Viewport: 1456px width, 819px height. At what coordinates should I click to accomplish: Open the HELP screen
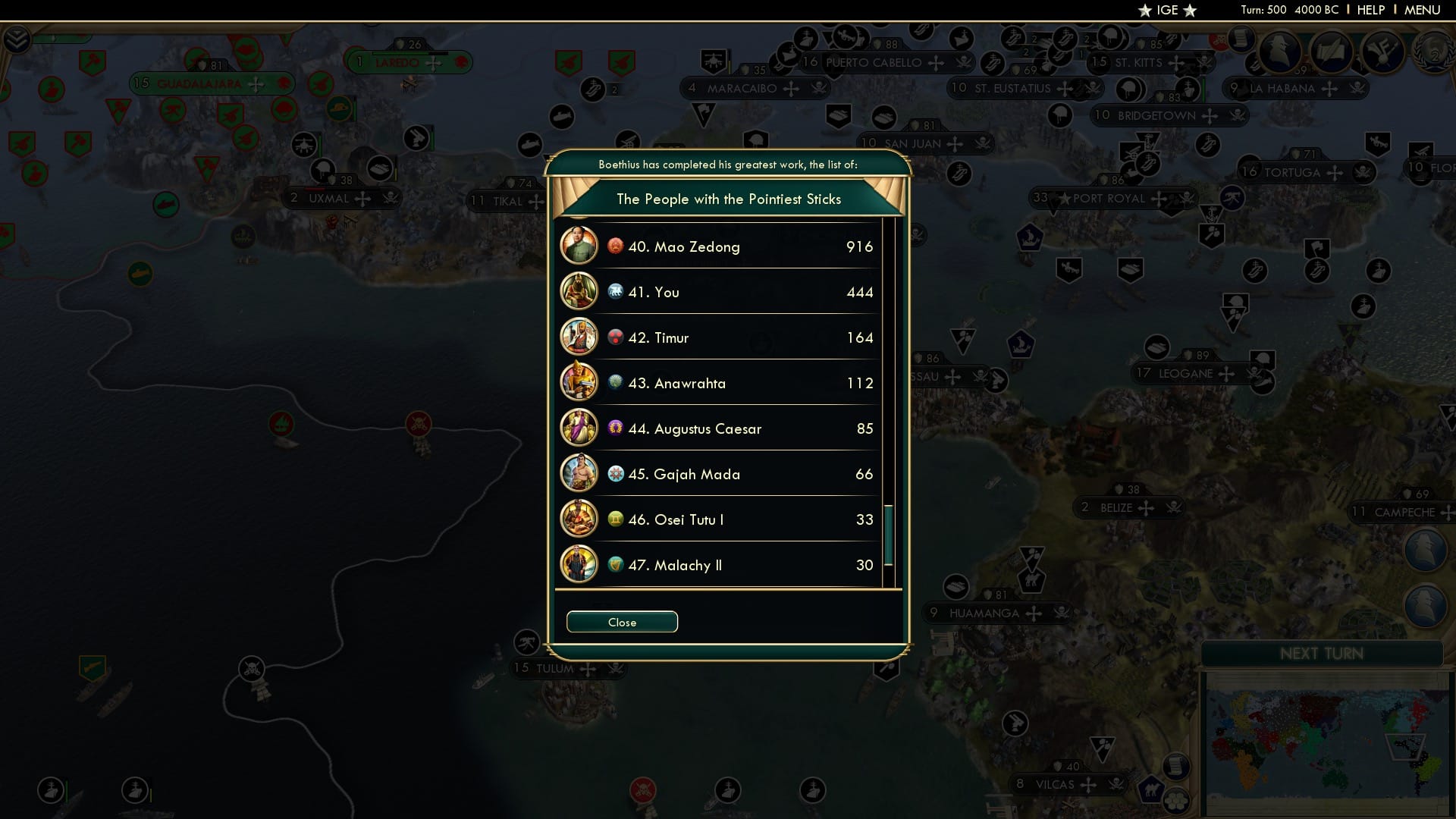(x=1370, y=10)
